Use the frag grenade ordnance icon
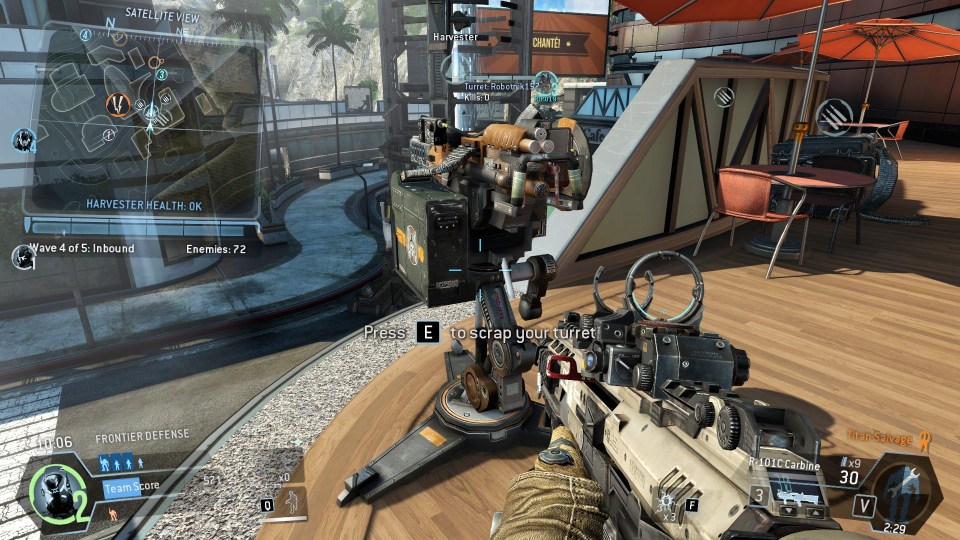Viewport: 960px width, 540px height. (665, 499)
